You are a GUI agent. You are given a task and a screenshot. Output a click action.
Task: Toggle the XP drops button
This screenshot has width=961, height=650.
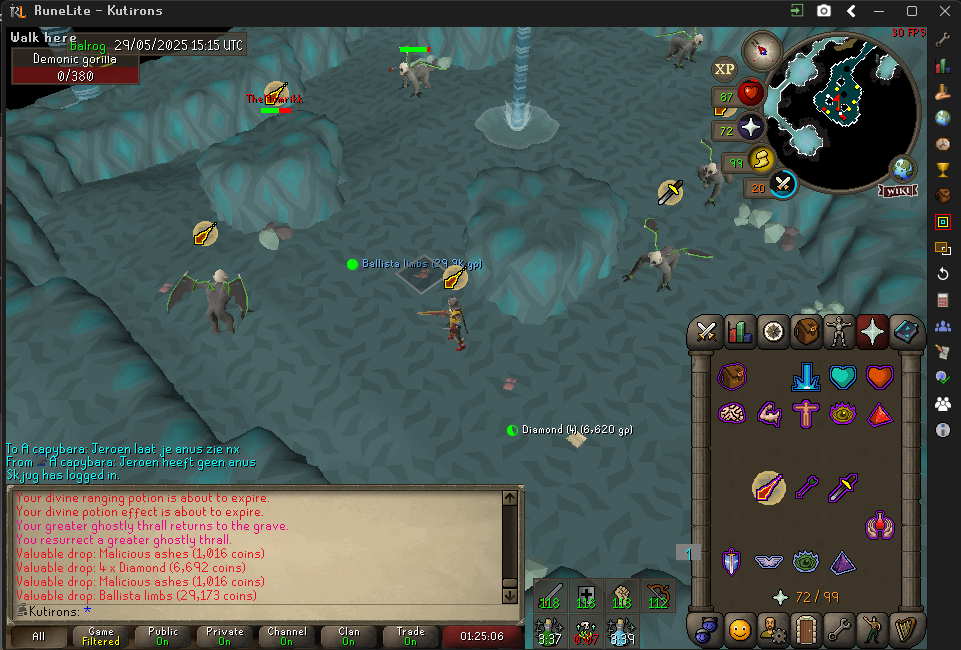pos(723,69)
